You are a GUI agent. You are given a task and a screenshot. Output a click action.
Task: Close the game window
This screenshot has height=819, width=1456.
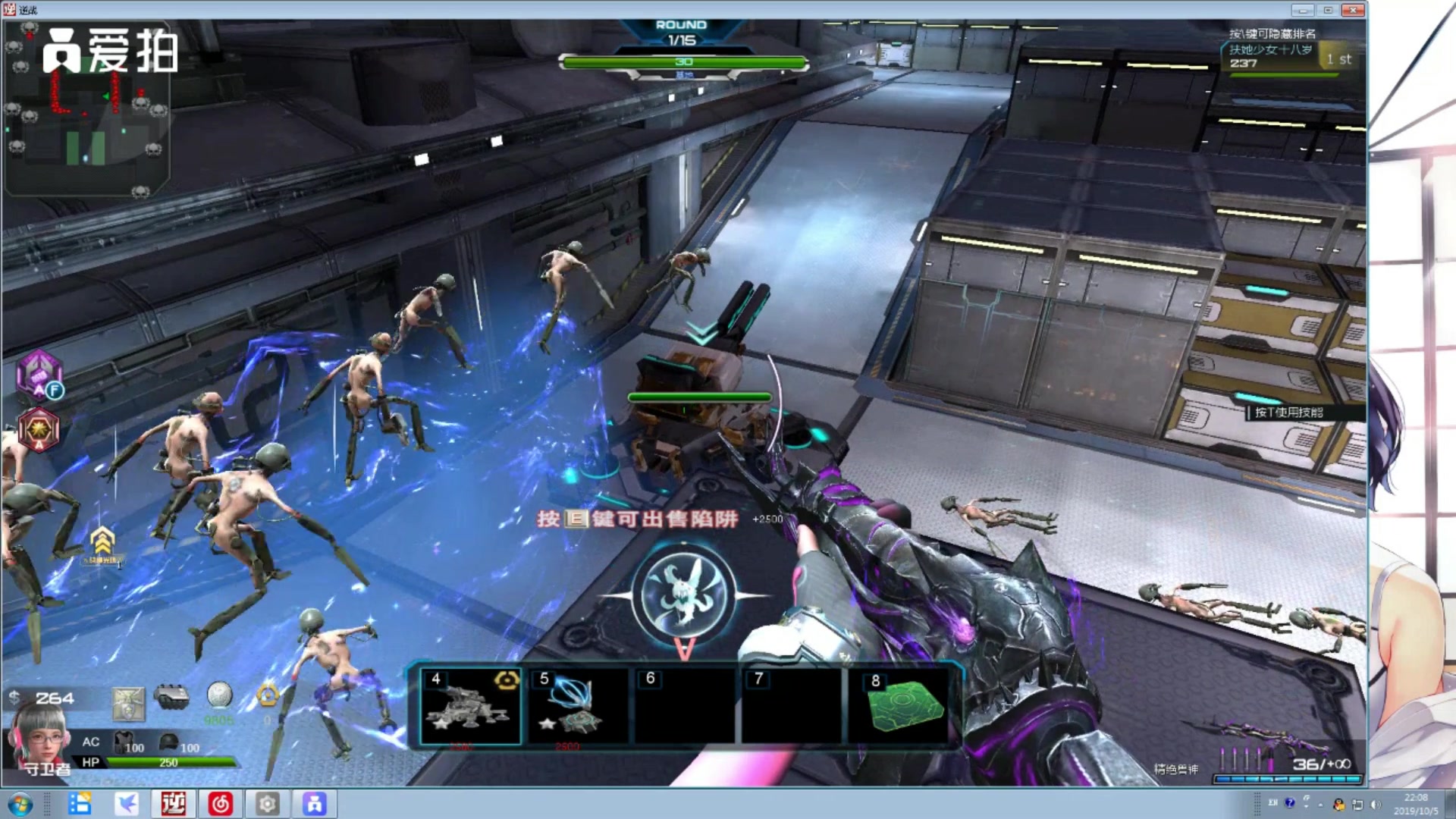point(1354,10)
